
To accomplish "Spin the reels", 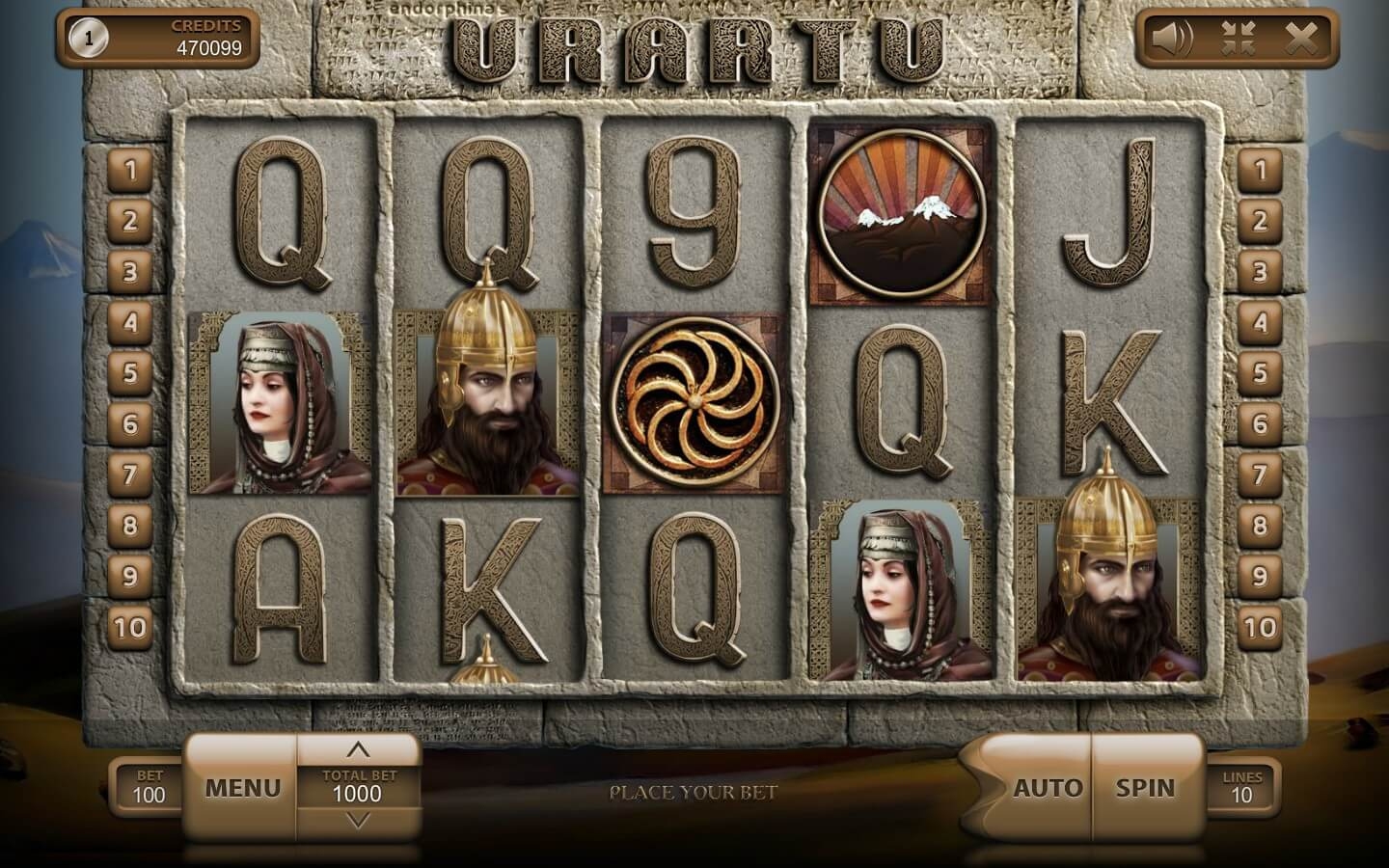I will click(1146, 788).
